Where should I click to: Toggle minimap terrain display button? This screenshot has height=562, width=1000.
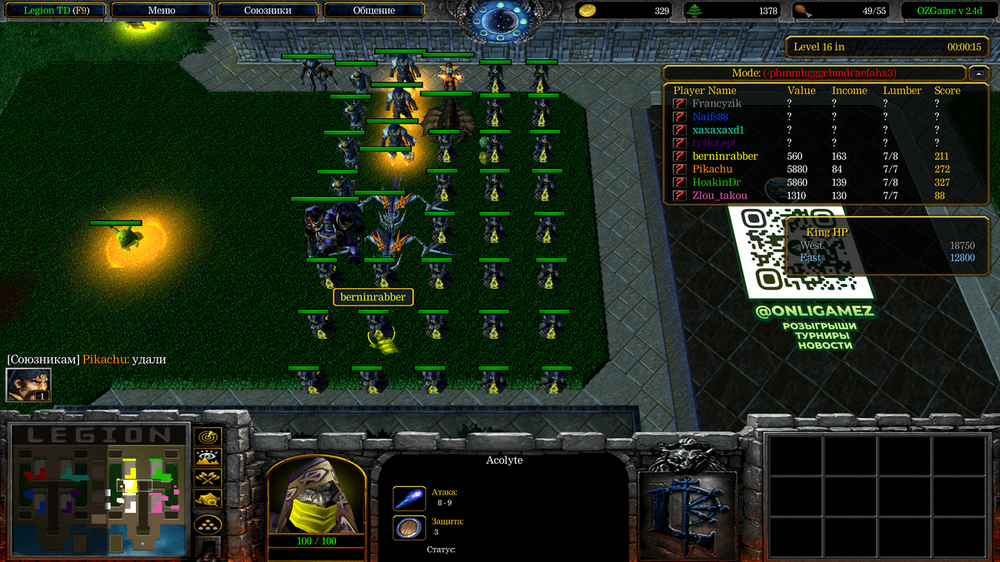208,458
